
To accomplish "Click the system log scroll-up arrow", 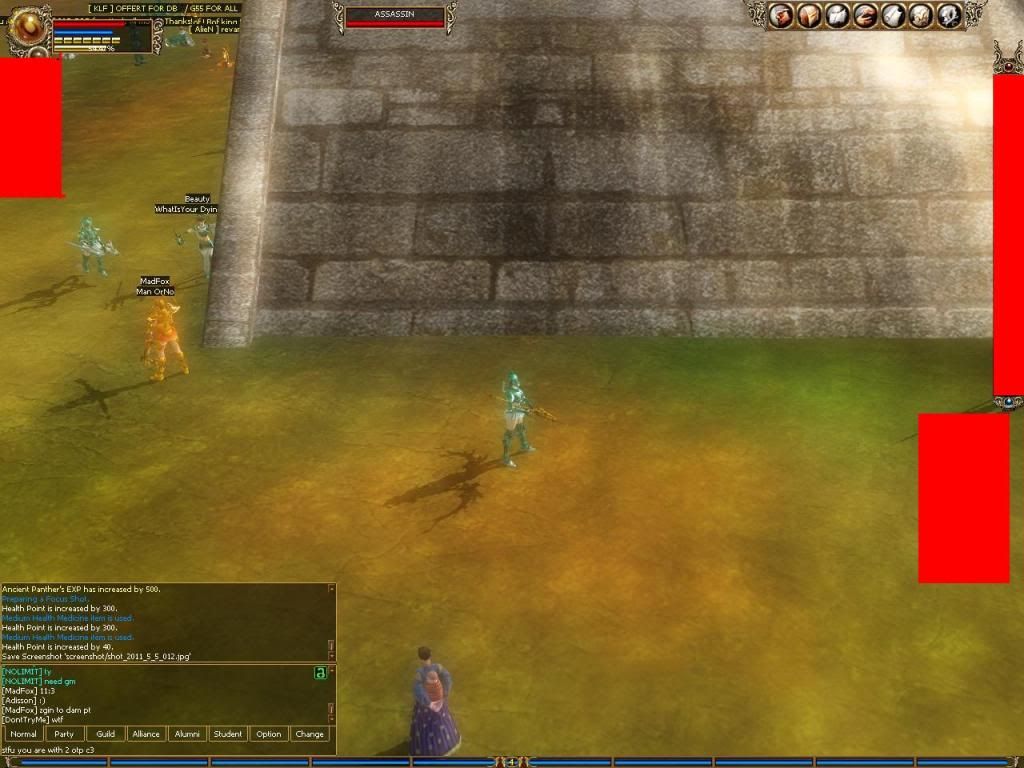I will (331, 589).
